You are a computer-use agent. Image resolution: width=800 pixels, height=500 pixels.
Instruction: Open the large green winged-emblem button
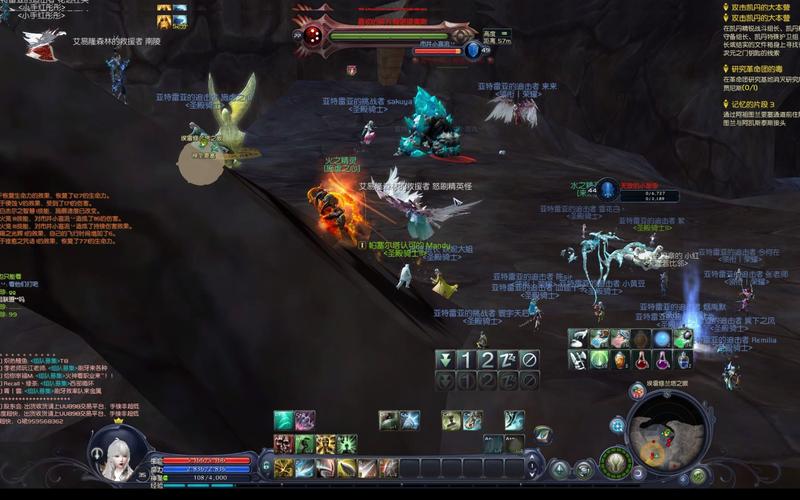coord(614,463)
